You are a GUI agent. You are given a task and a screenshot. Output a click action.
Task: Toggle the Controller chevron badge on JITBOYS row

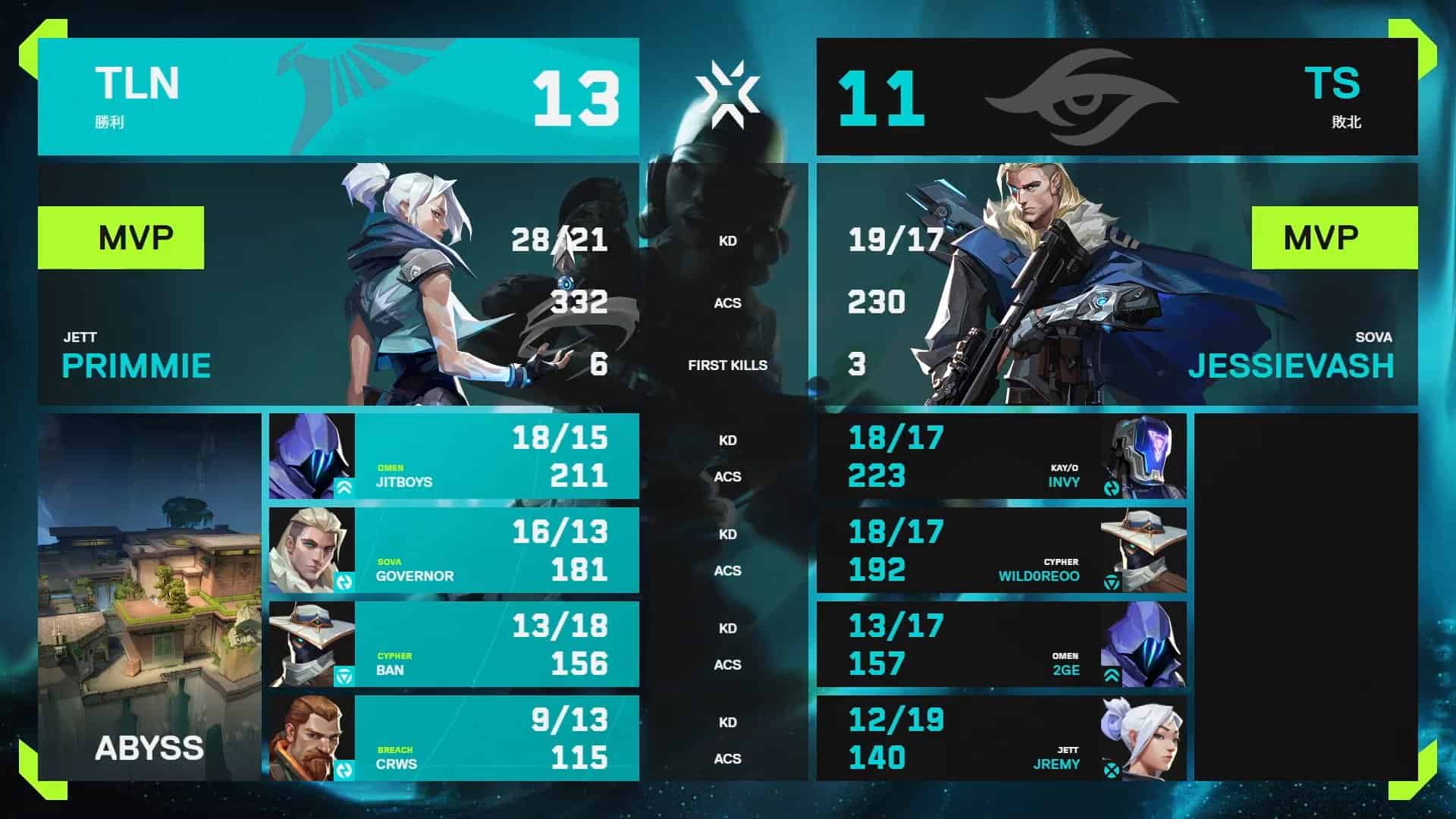345,489
